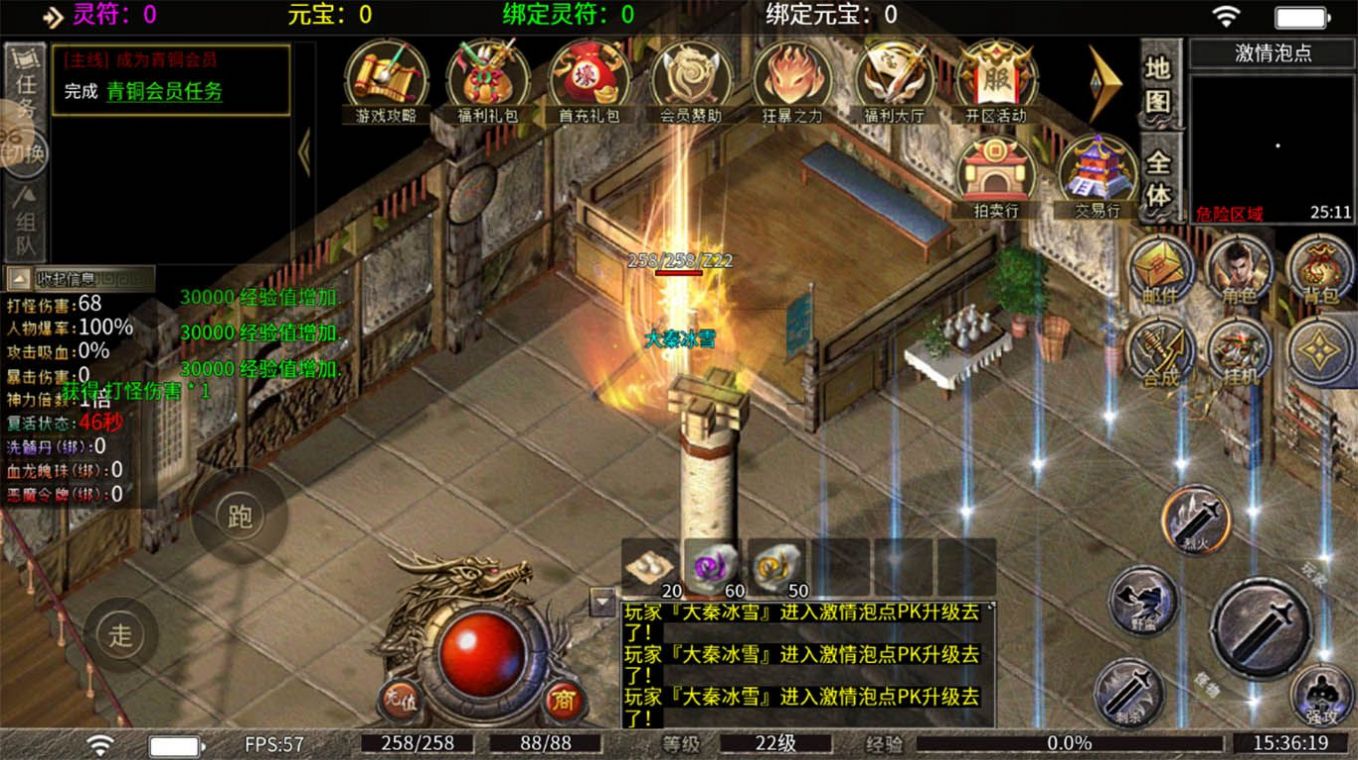The width and height of the screenshot is (1358, 760).
Task: Use the 烈火 flame sword skill
Action: tap(1195, 519)
